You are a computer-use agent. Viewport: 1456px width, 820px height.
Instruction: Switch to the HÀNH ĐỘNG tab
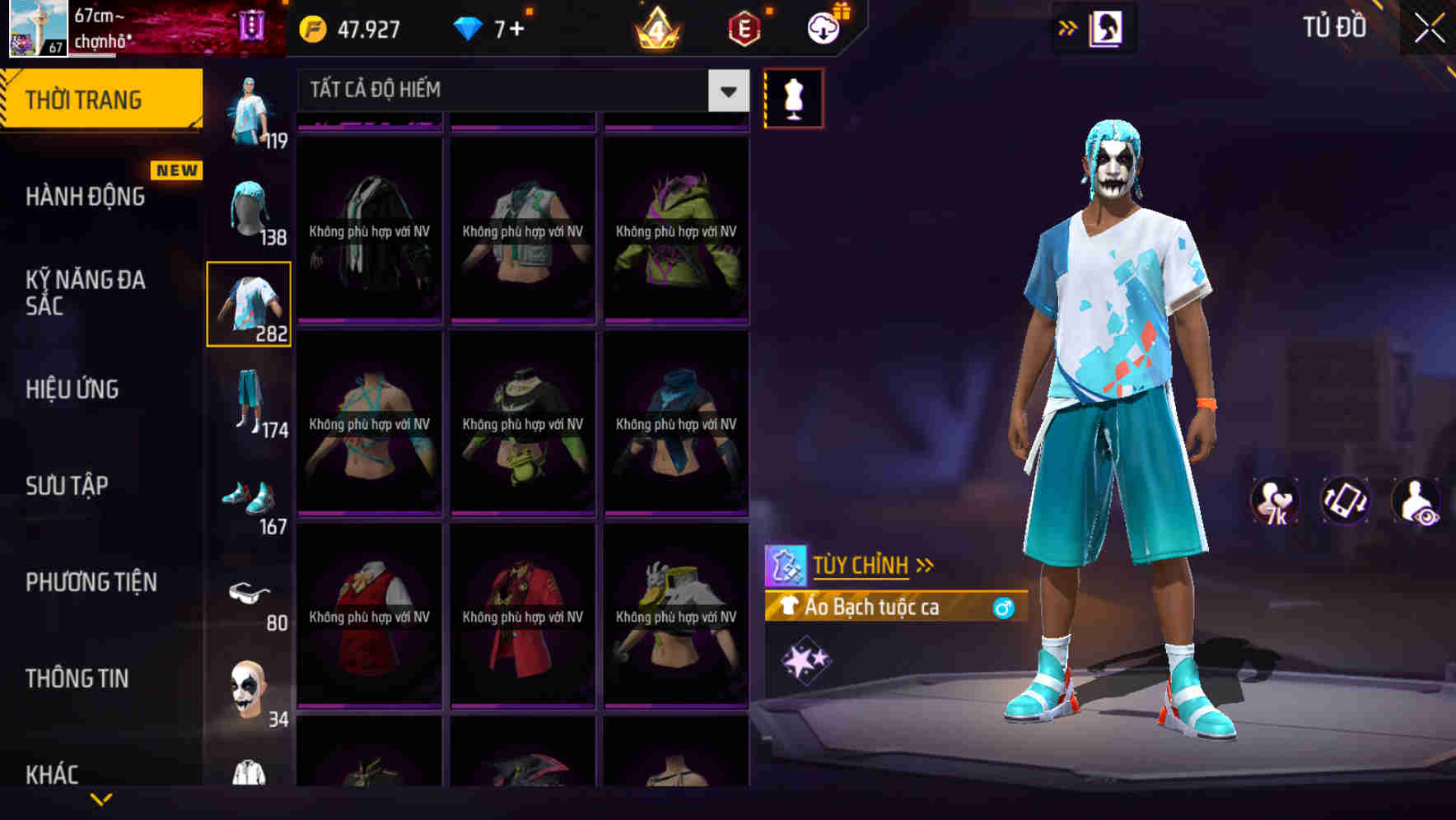[x=86, y=197]
